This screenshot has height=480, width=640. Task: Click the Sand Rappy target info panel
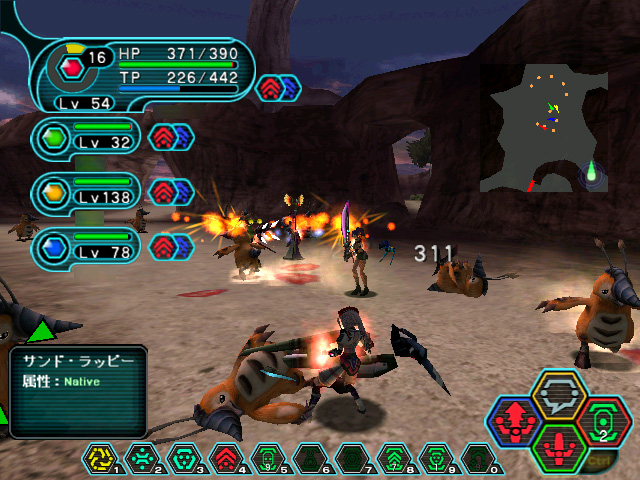[x=78, y=390]
